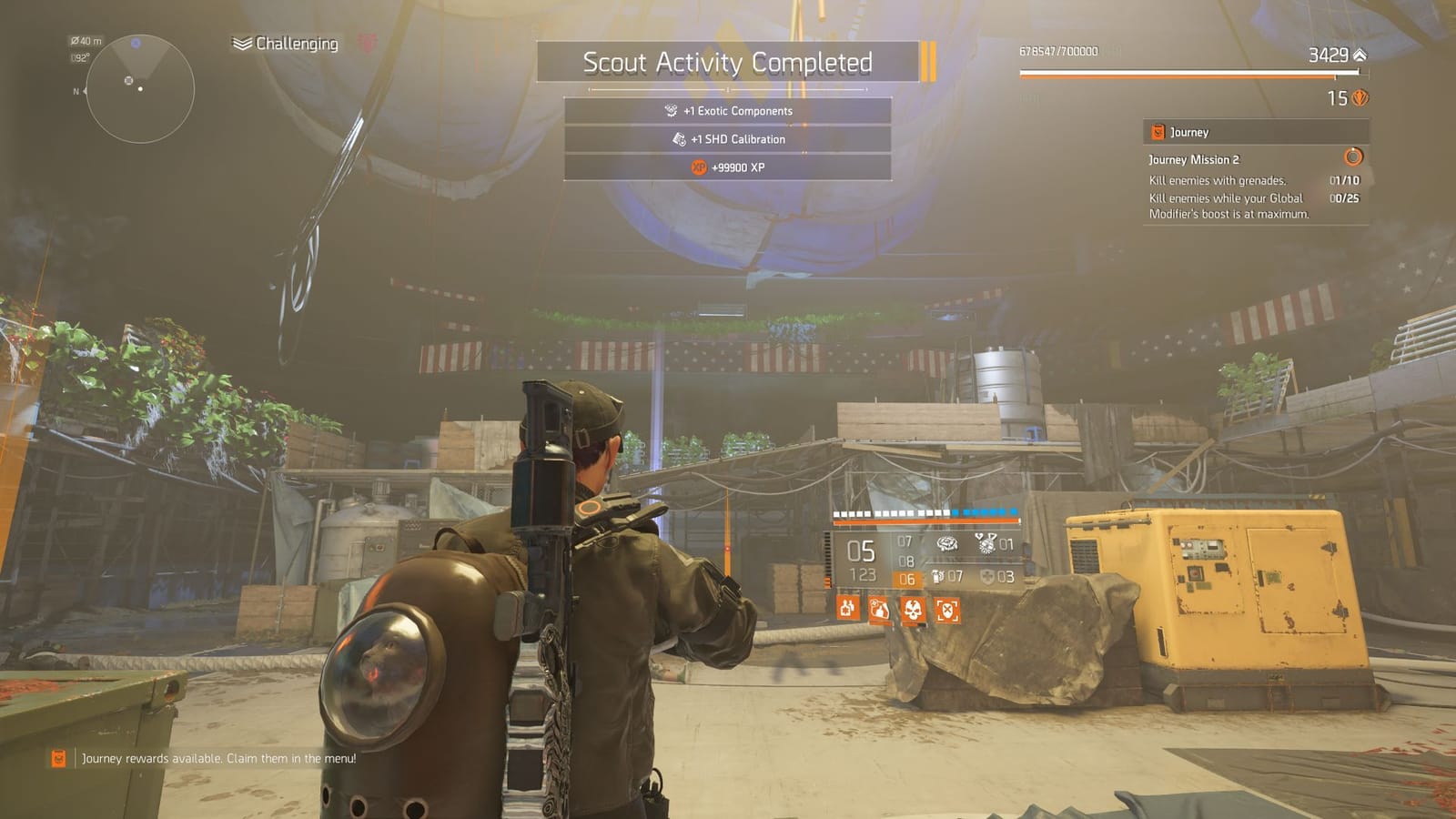Click the Kill enemies with grenades objective

1218,181
